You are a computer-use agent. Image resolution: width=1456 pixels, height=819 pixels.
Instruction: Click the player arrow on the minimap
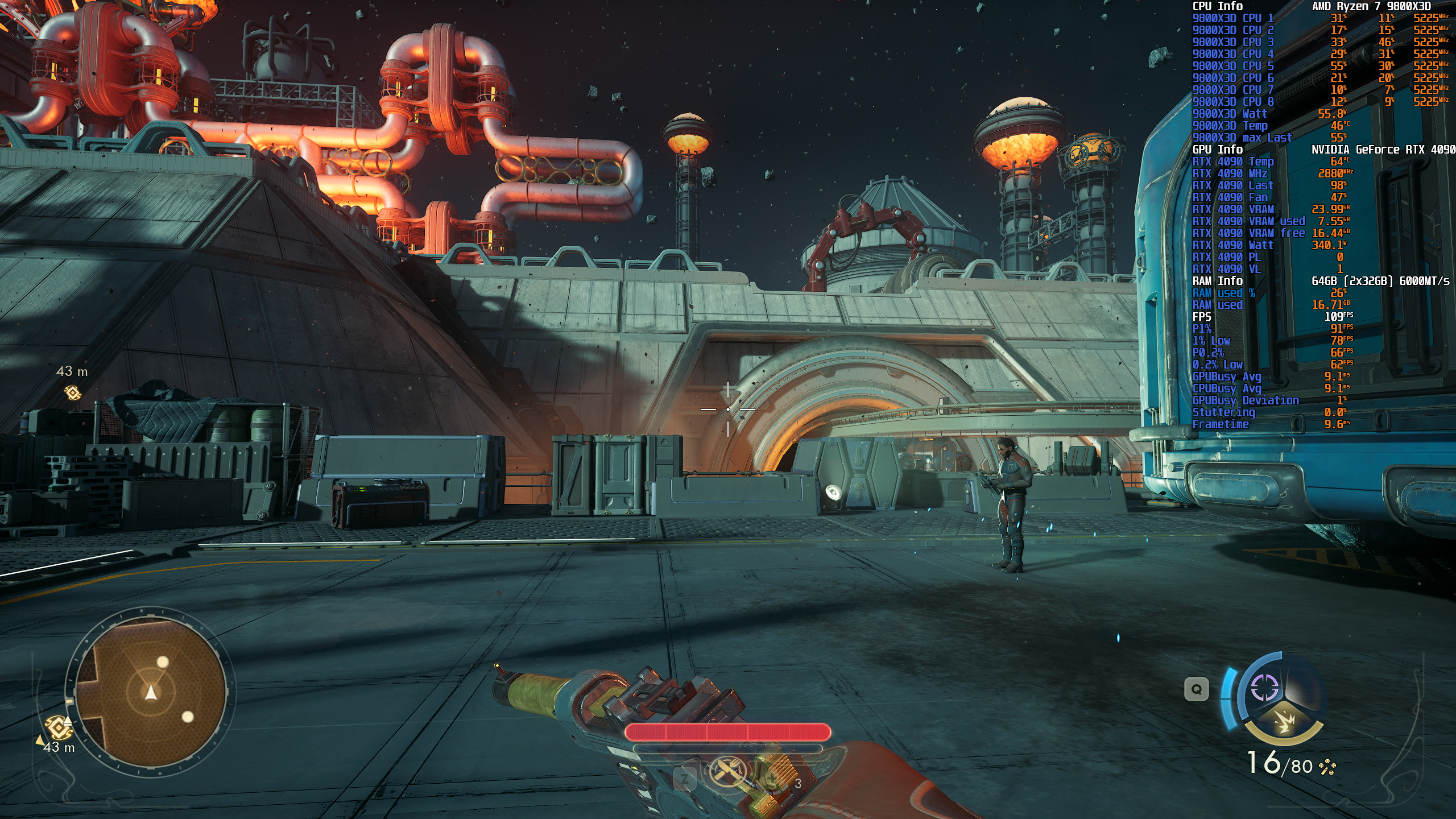coord(151,693)
